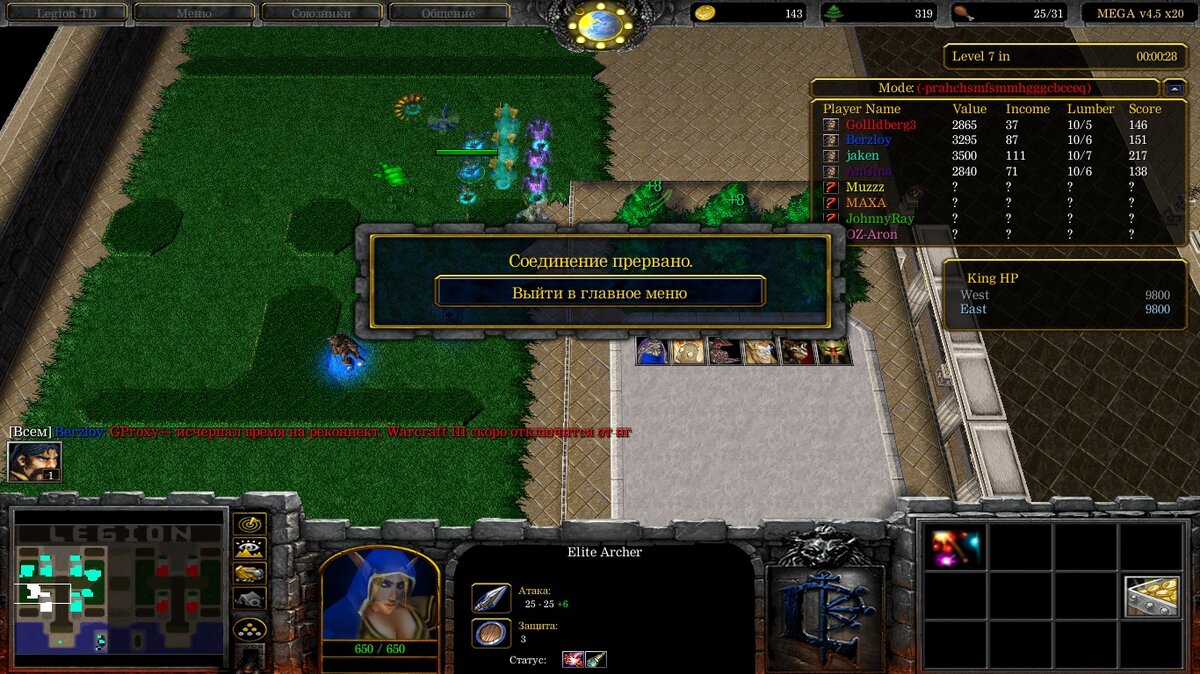Click the attack damage spear icon
This screenshot has height=674, width=1200.
(491, 598)
